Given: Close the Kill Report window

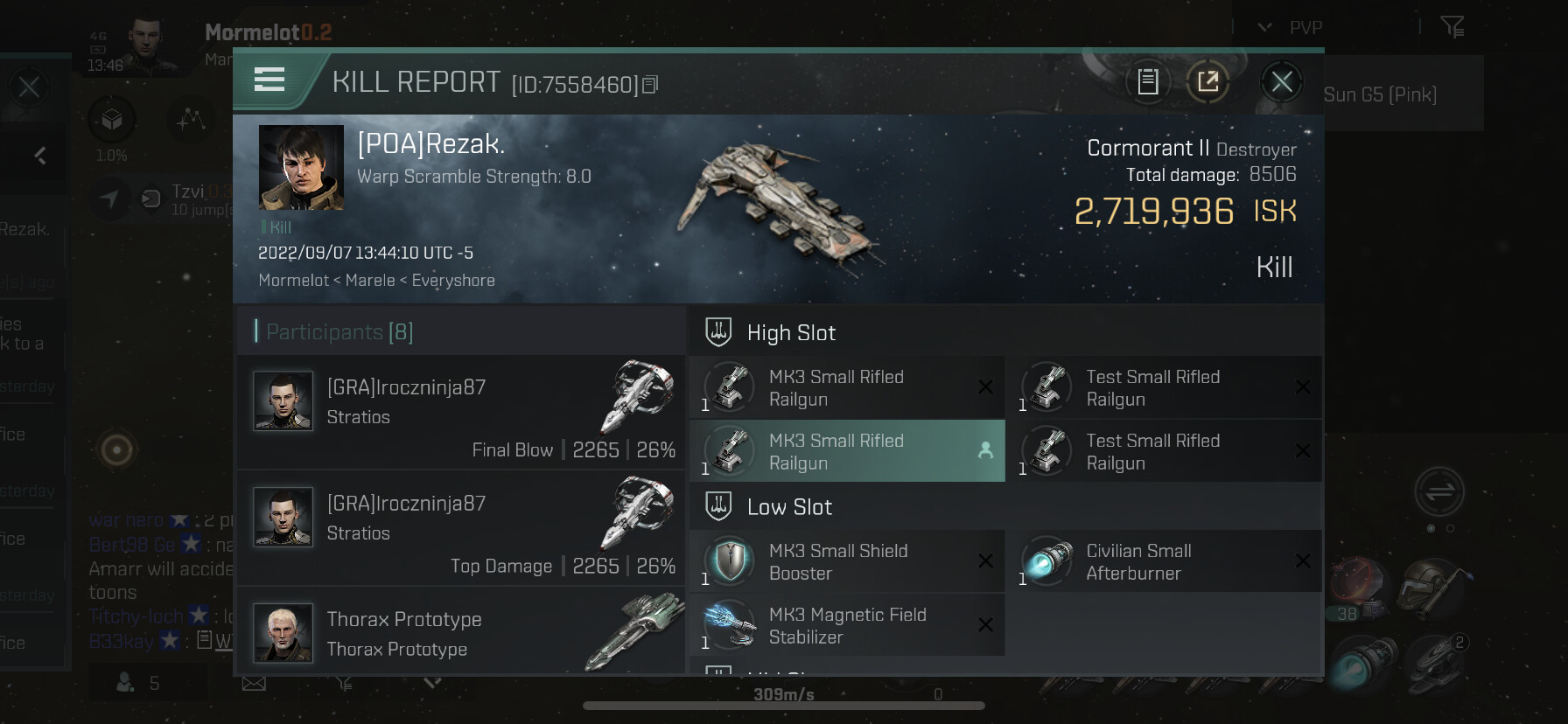Looking at the screenshot, I should (x=1282, y=82).
